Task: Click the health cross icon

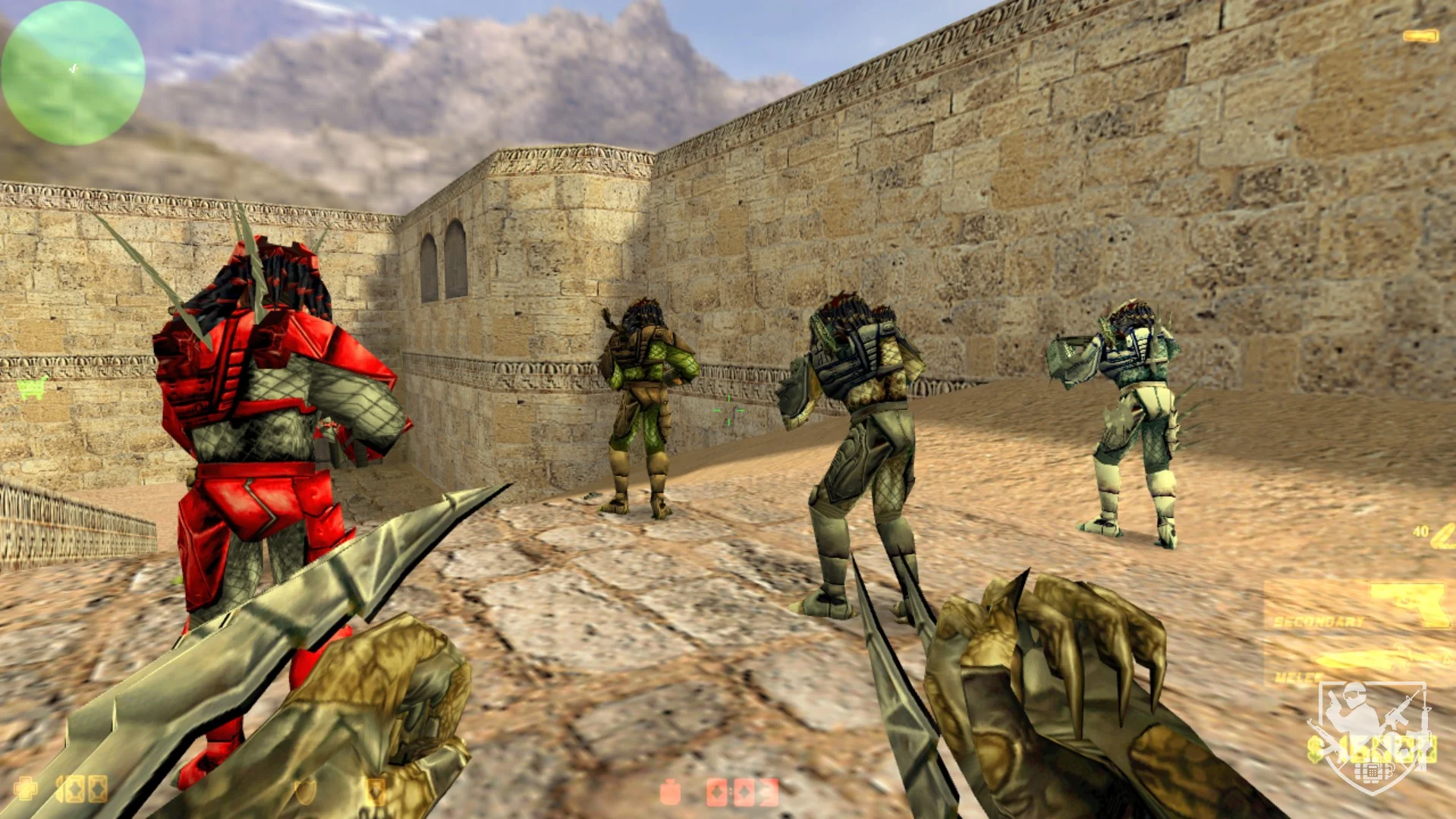Action: point(26,789)
